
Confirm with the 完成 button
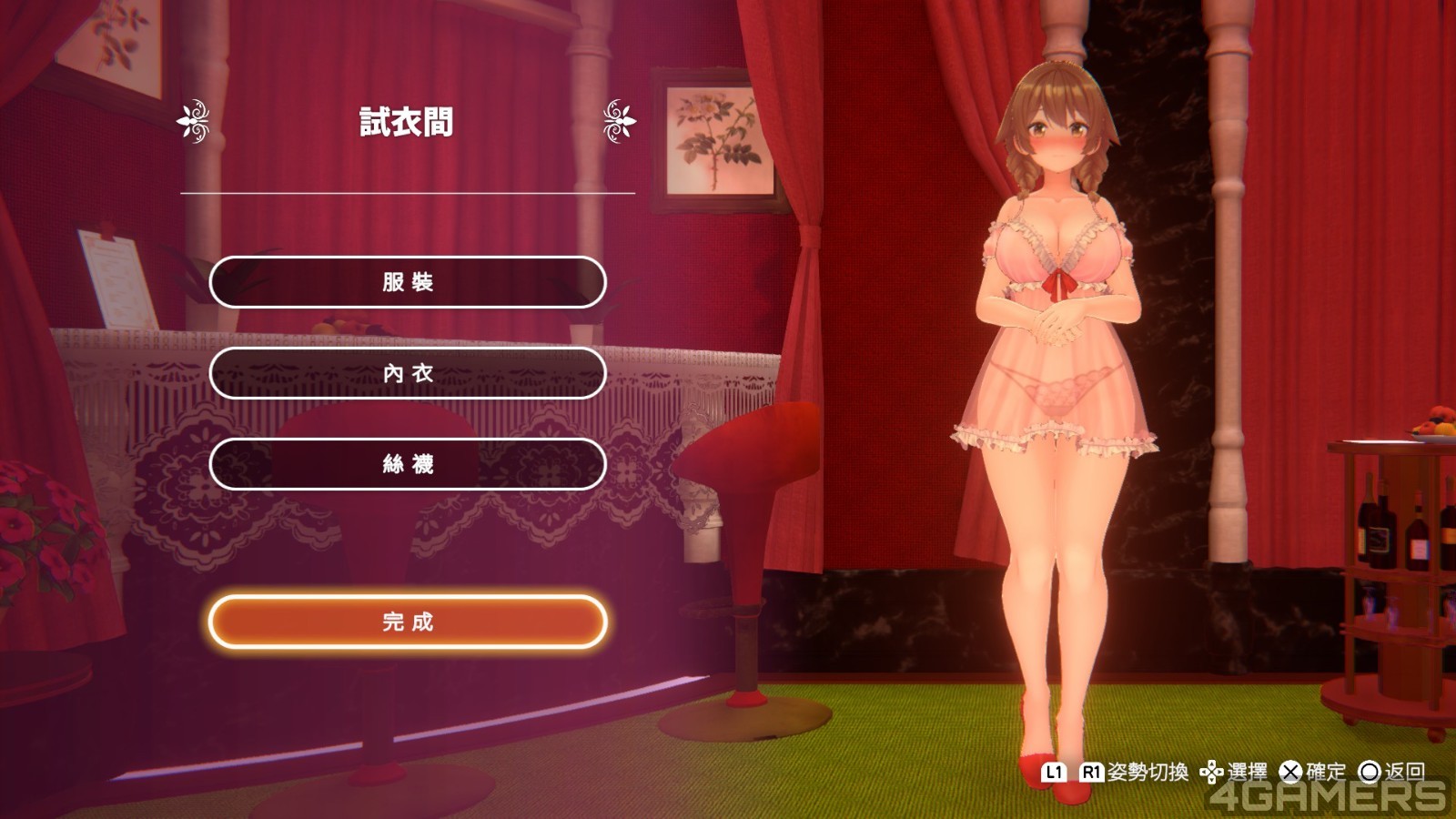point(408,622)
